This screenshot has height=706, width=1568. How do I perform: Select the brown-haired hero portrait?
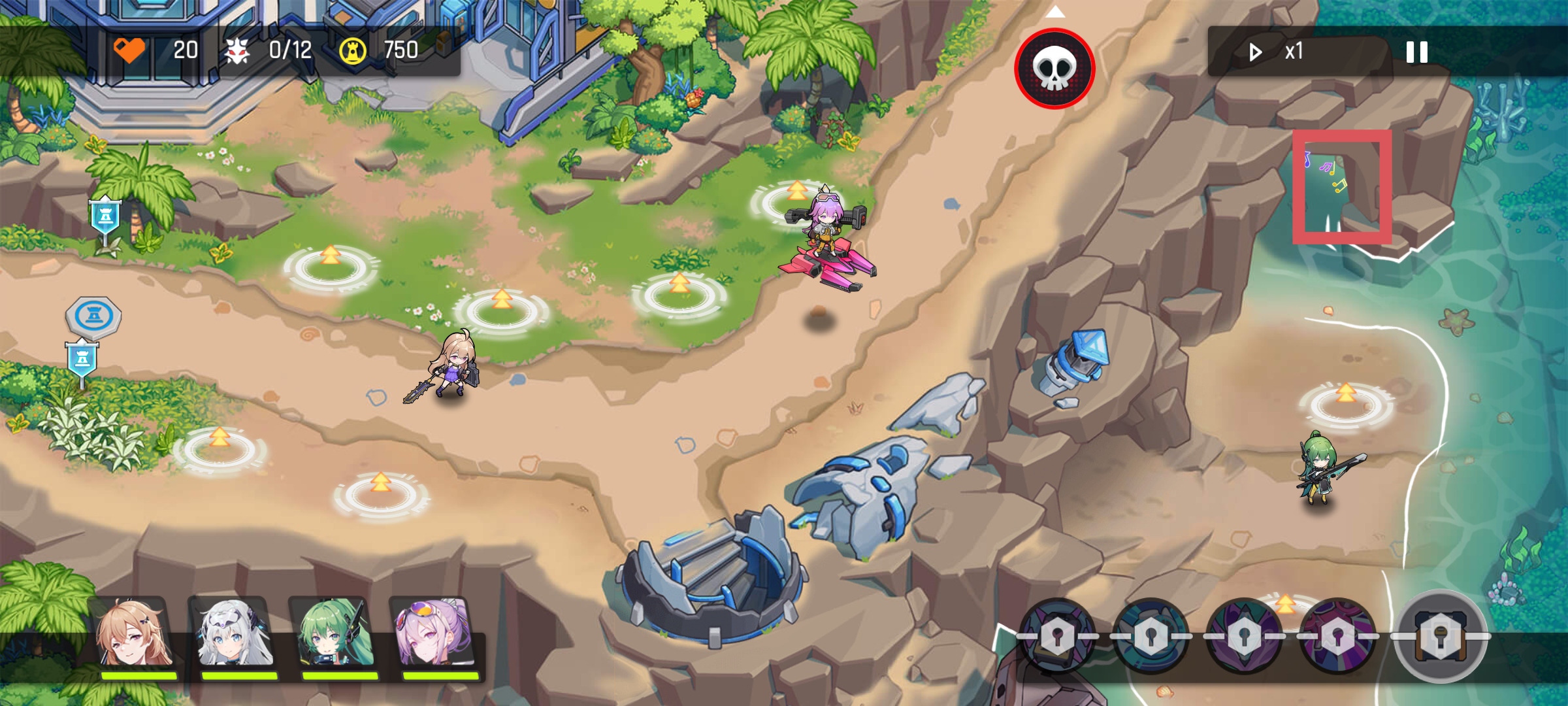pyautogui.click(x=135, y=634)
